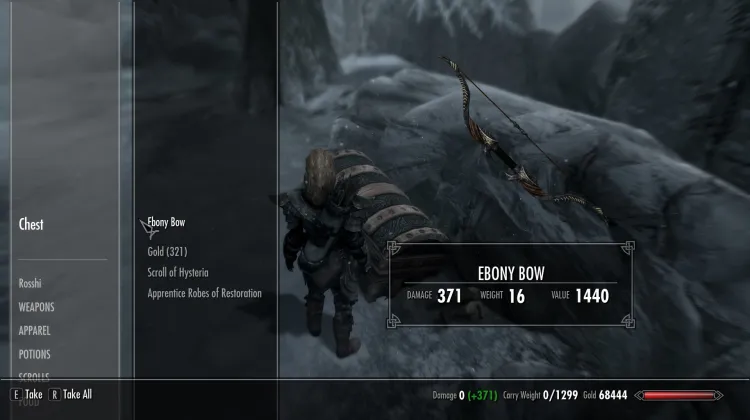The width and height of the screenshot is (750, 420).
Task: Show the Chest contents category
Action: tap(31, 224)
